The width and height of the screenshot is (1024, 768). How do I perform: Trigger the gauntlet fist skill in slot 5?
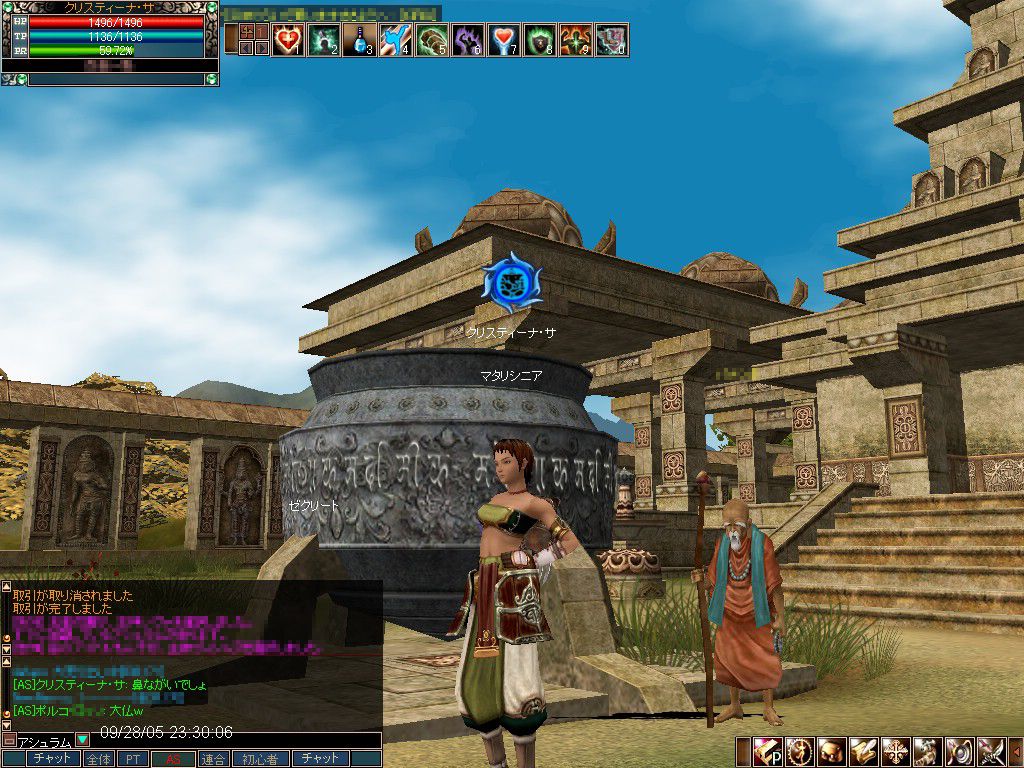431,40
